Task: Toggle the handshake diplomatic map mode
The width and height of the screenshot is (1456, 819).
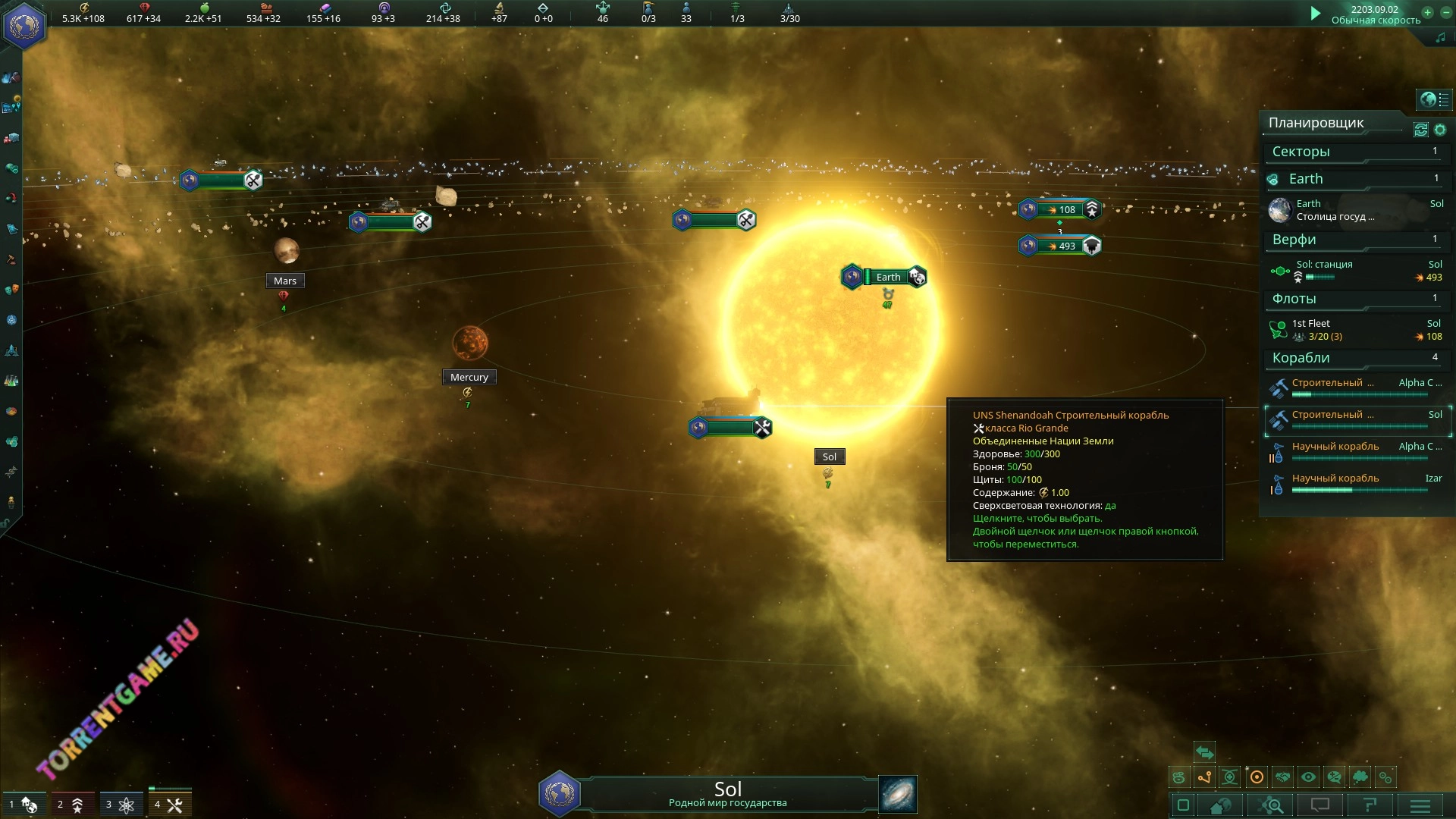Action: coord(1282,777)
